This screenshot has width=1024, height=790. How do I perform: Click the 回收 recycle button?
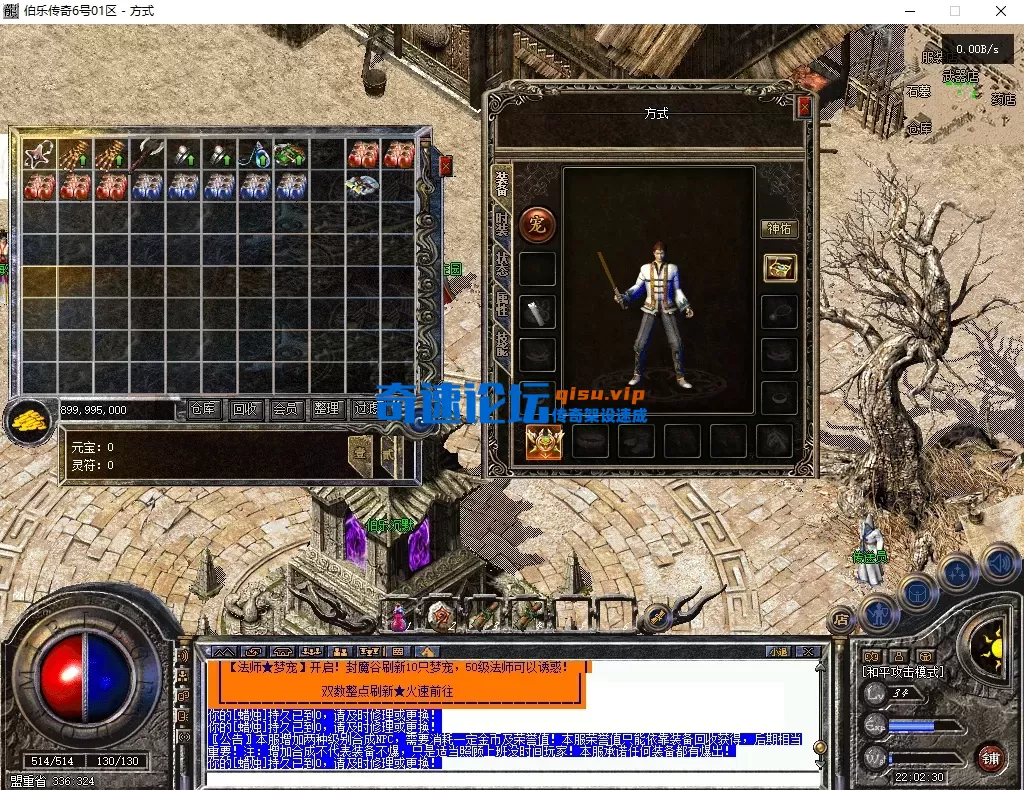(245, 409)
